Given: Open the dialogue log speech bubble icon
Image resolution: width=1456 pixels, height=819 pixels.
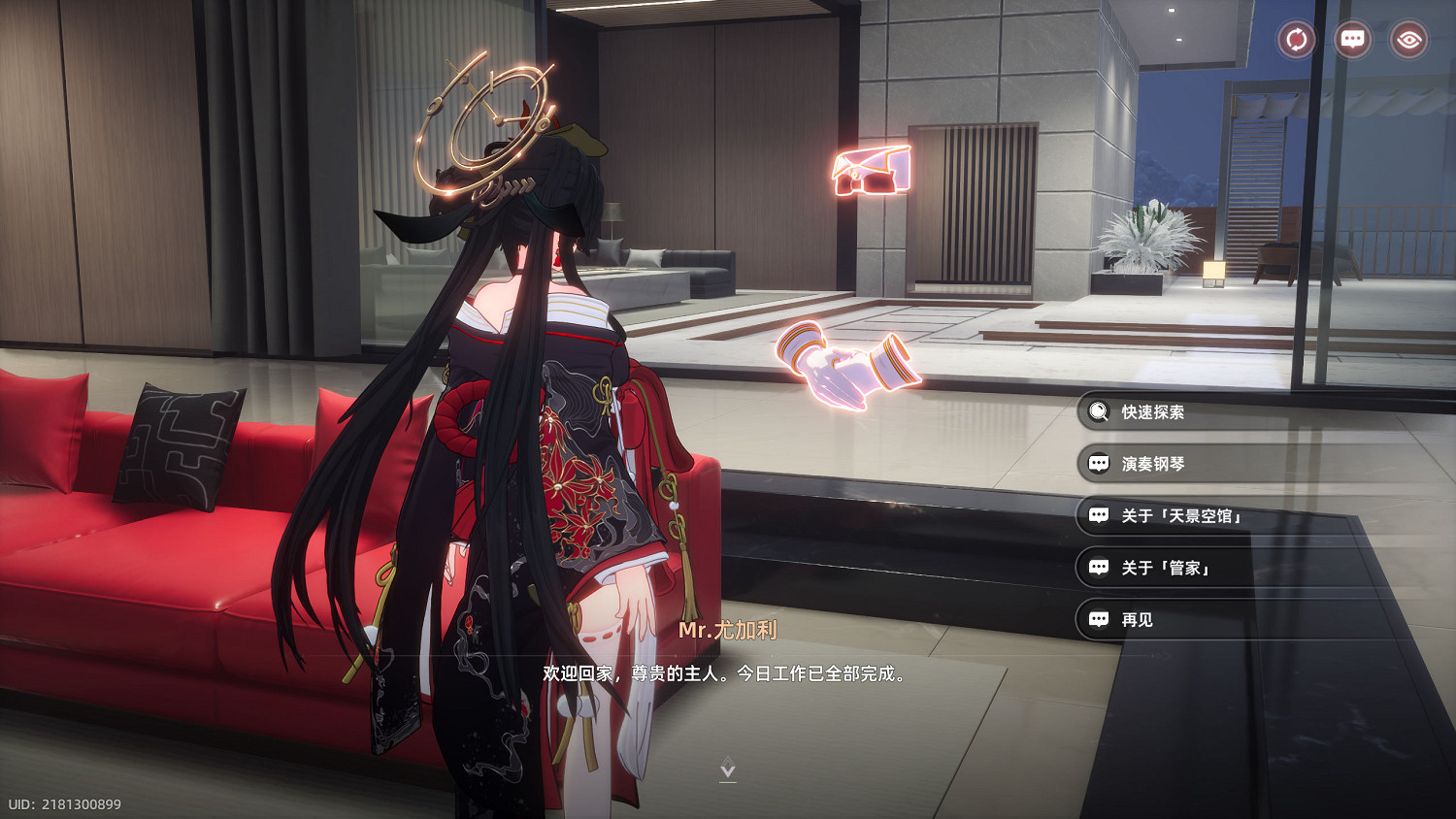Looking at the screenshot, I should tap(1352, 40).
